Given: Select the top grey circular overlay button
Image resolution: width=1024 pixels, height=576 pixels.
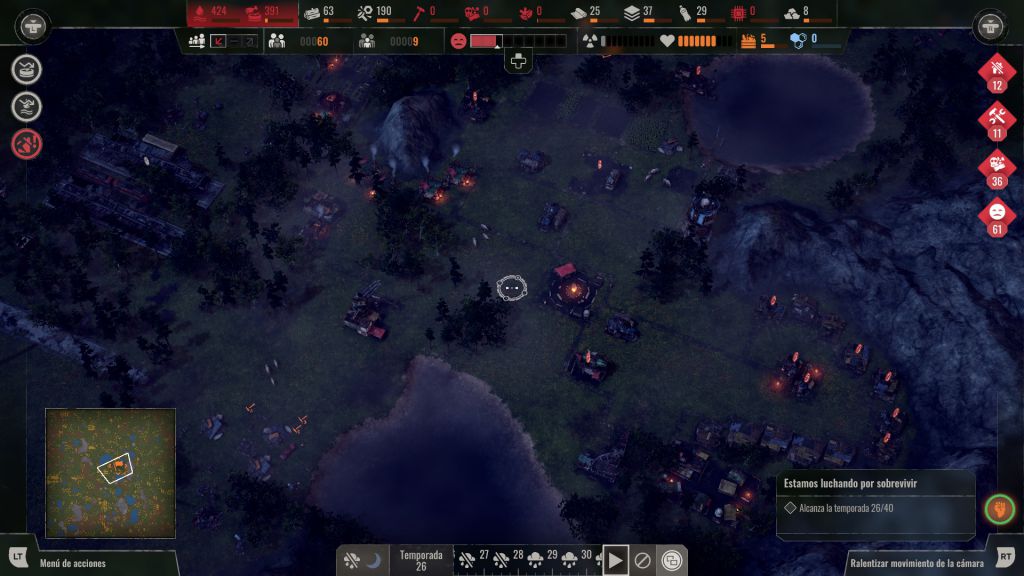Looking at the screenshot, I should (27, 69).
